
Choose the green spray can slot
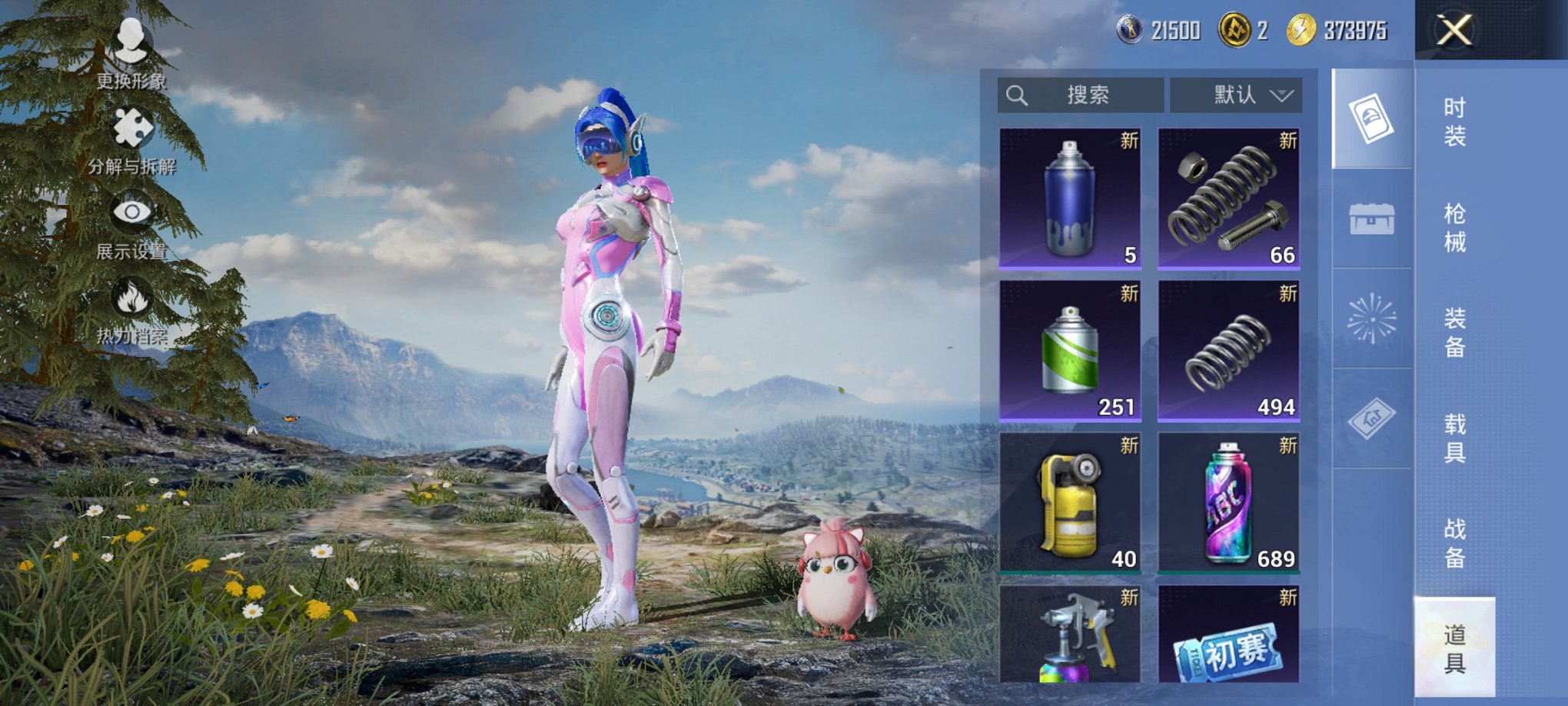[x=1070, y=351]
